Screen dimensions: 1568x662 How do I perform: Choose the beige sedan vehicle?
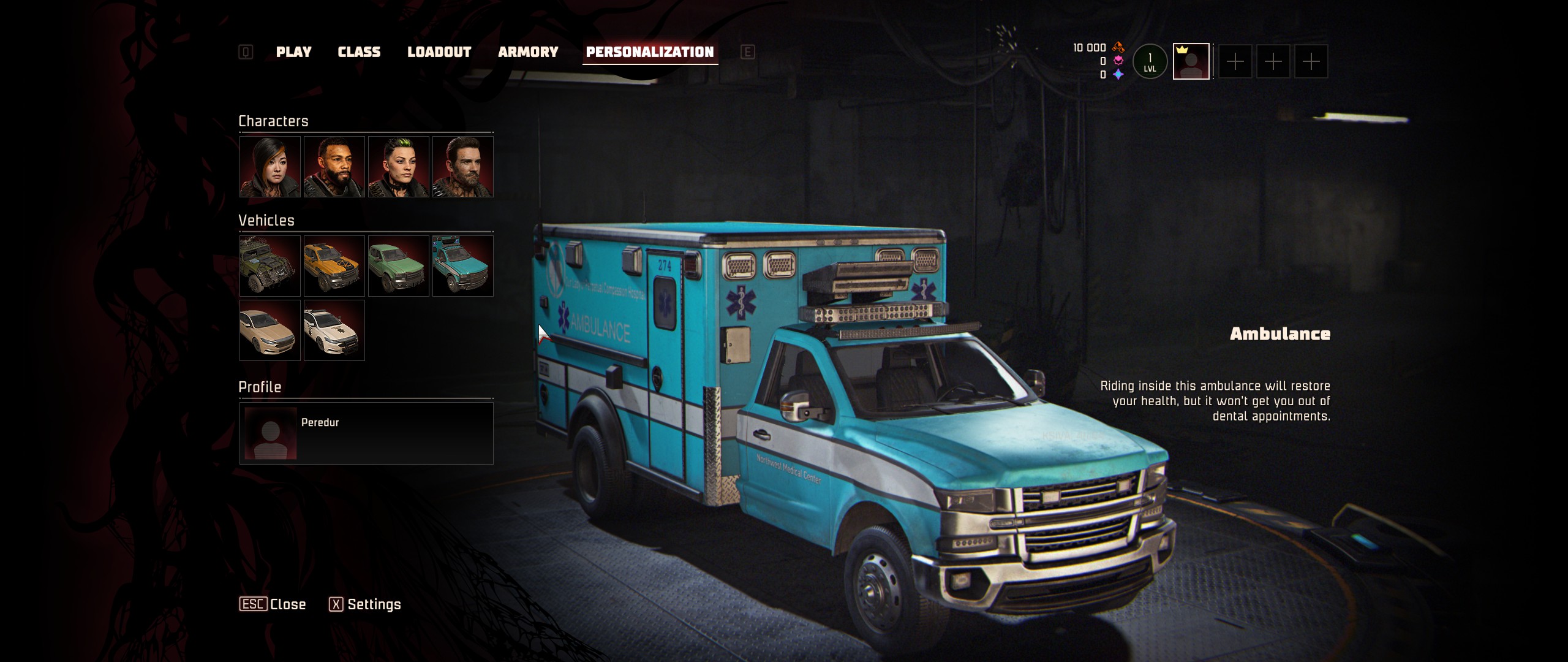pos(270,330)
